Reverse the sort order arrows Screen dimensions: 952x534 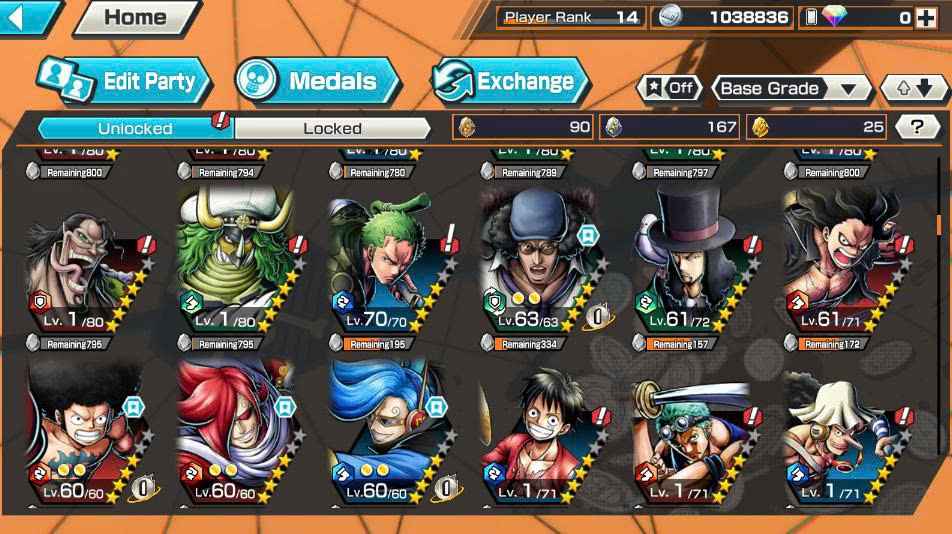coord(913,88)
